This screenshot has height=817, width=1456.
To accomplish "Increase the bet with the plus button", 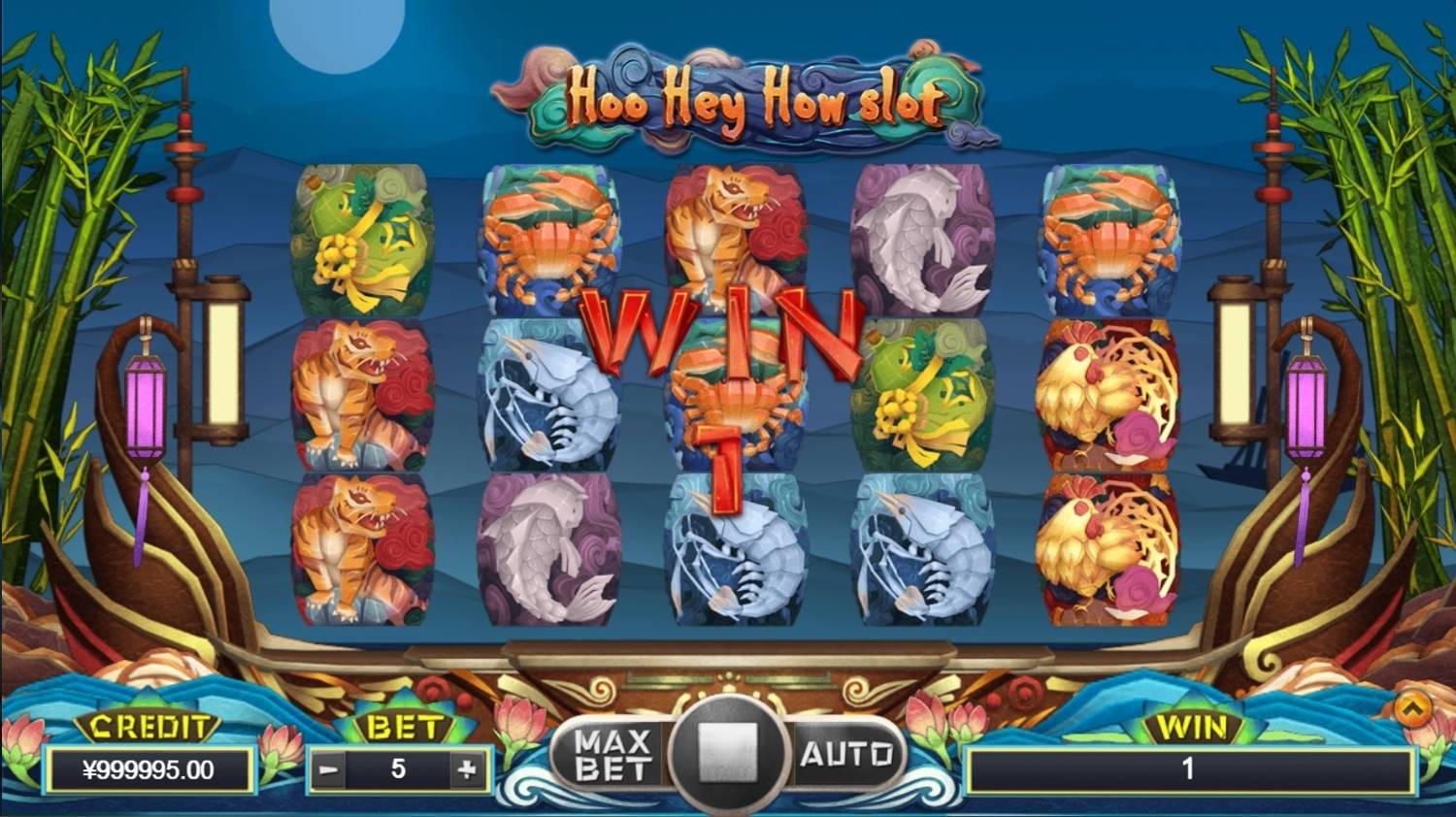I will point(464,771).
